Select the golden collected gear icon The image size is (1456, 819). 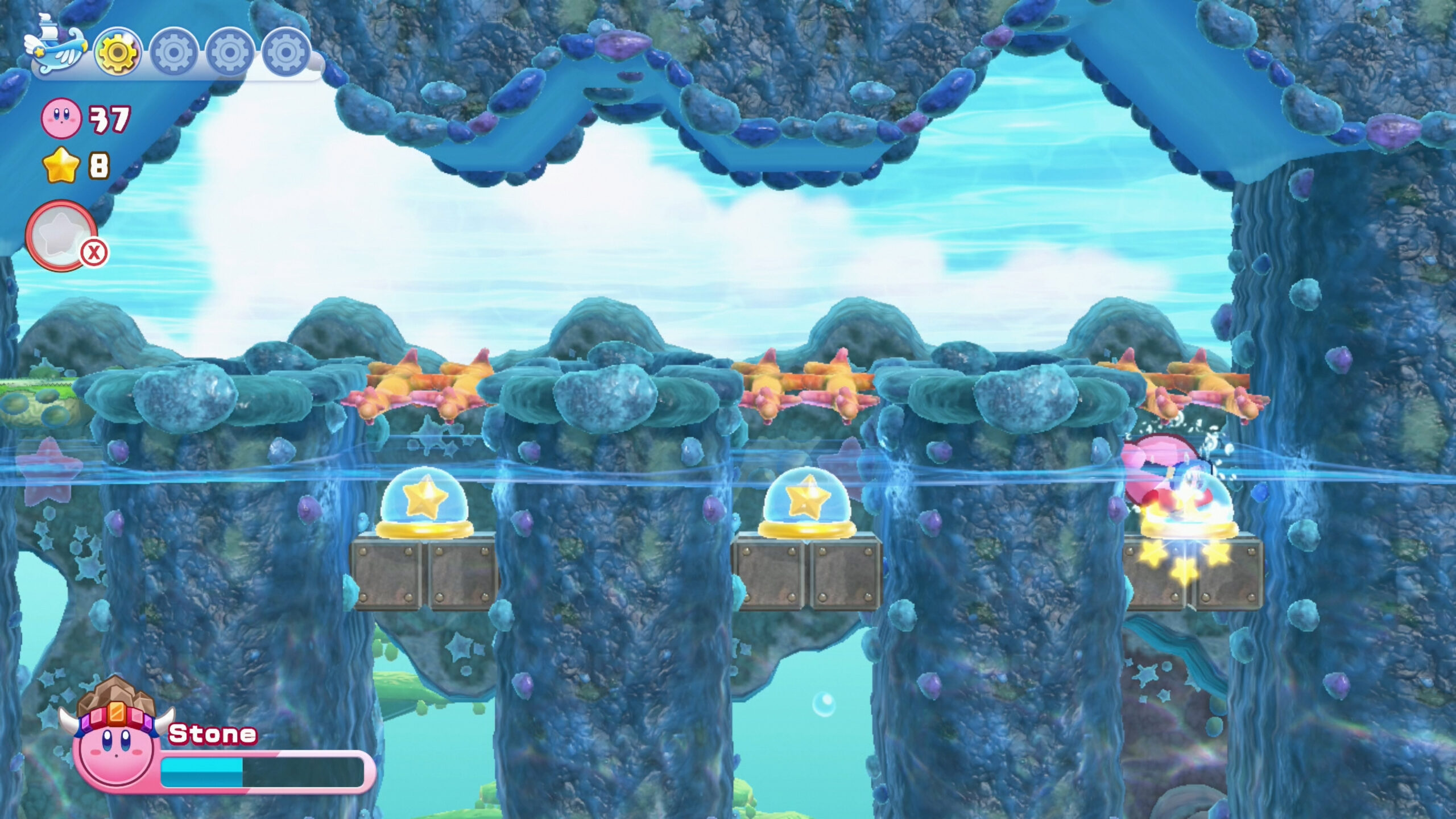point(118,52)
